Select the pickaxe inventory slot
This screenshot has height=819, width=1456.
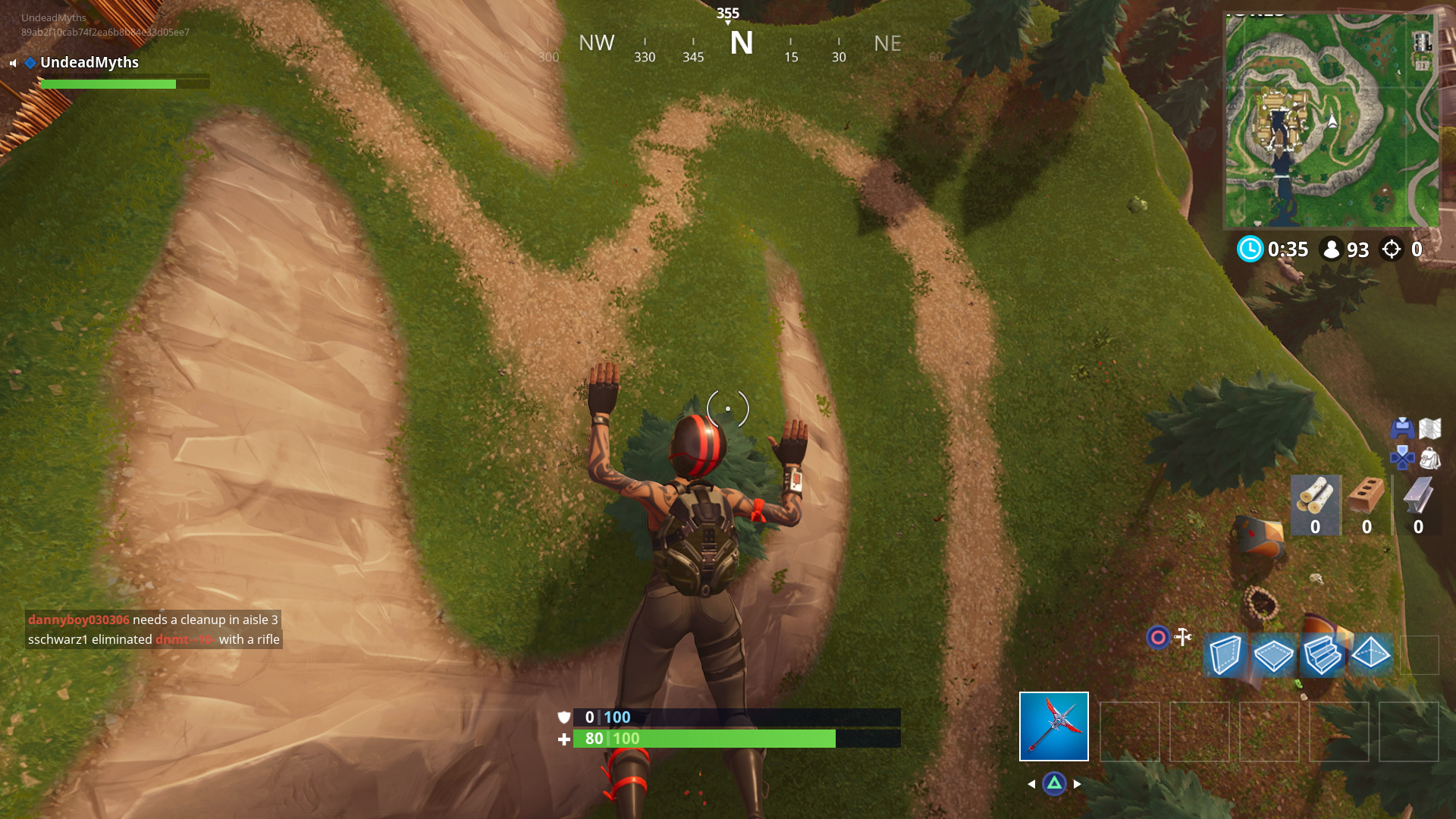(x=1054, y=726)
